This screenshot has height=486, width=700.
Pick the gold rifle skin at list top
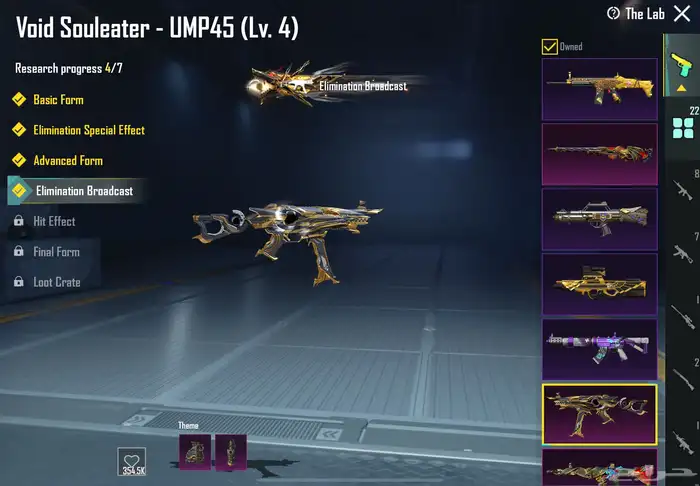click(x=599, y=89)
